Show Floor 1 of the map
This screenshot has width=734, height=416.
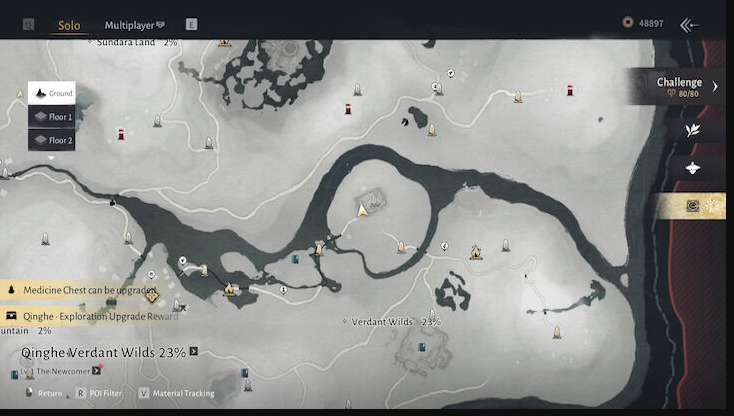52,117
